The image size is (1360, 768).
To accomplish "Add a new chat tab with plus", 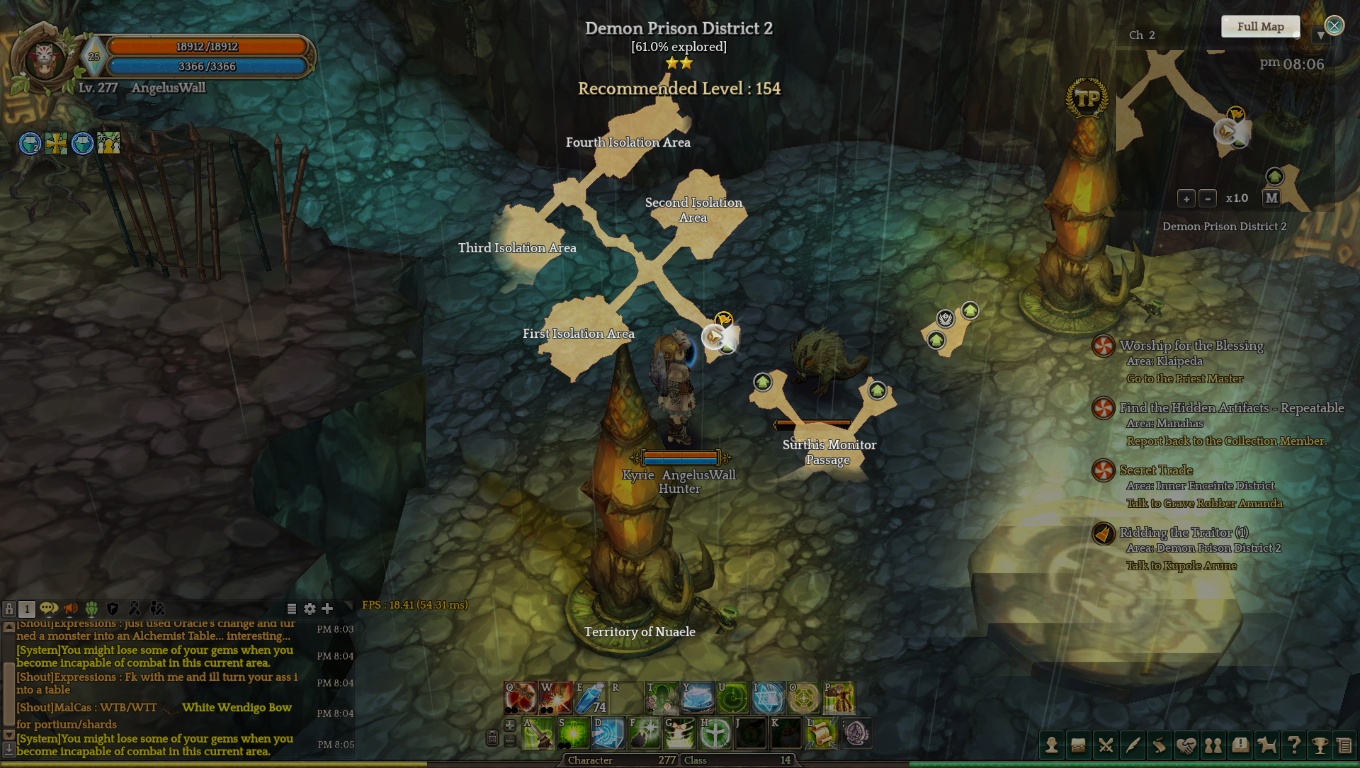I will pos(327,608).
